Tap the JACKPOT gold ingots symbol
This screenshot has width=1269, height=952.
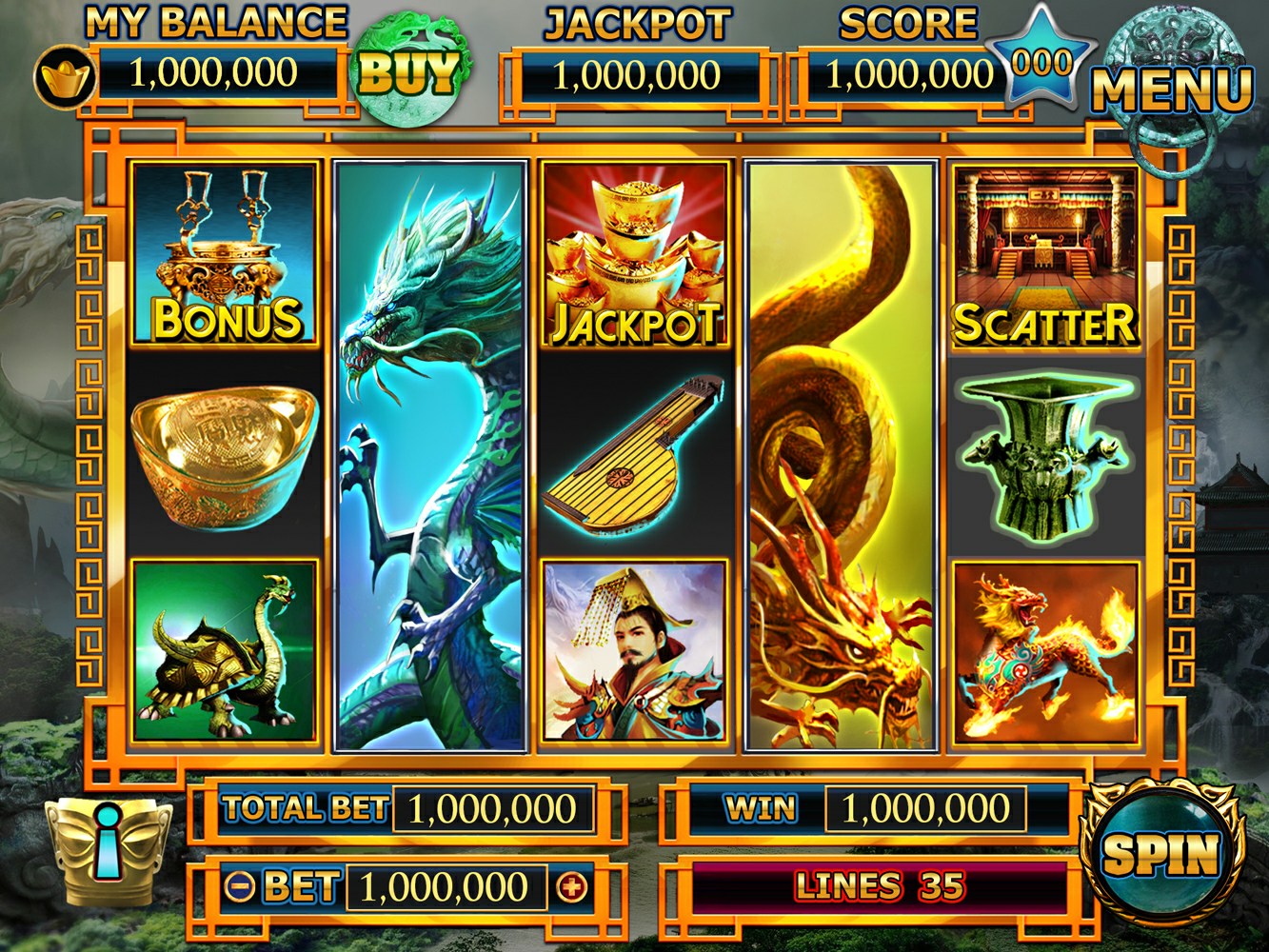(633, 253)
